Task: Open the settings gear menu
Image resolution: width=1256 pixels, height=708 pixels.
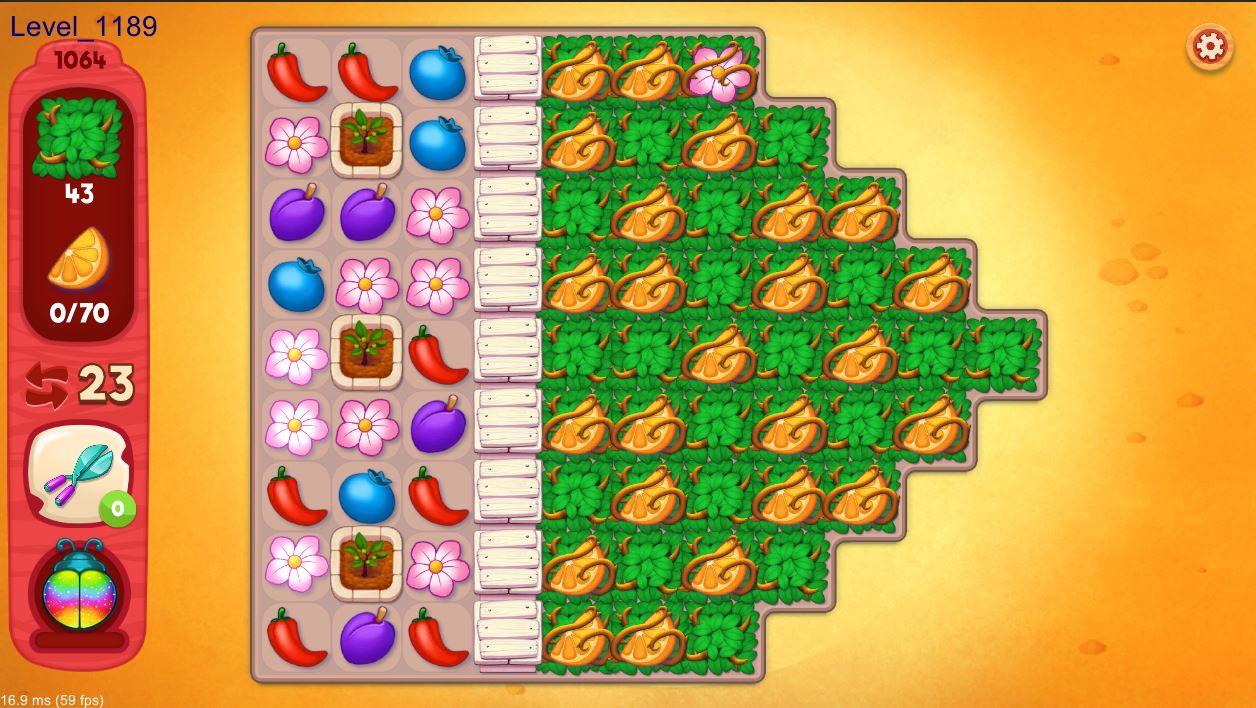Action: (1209, 47)
